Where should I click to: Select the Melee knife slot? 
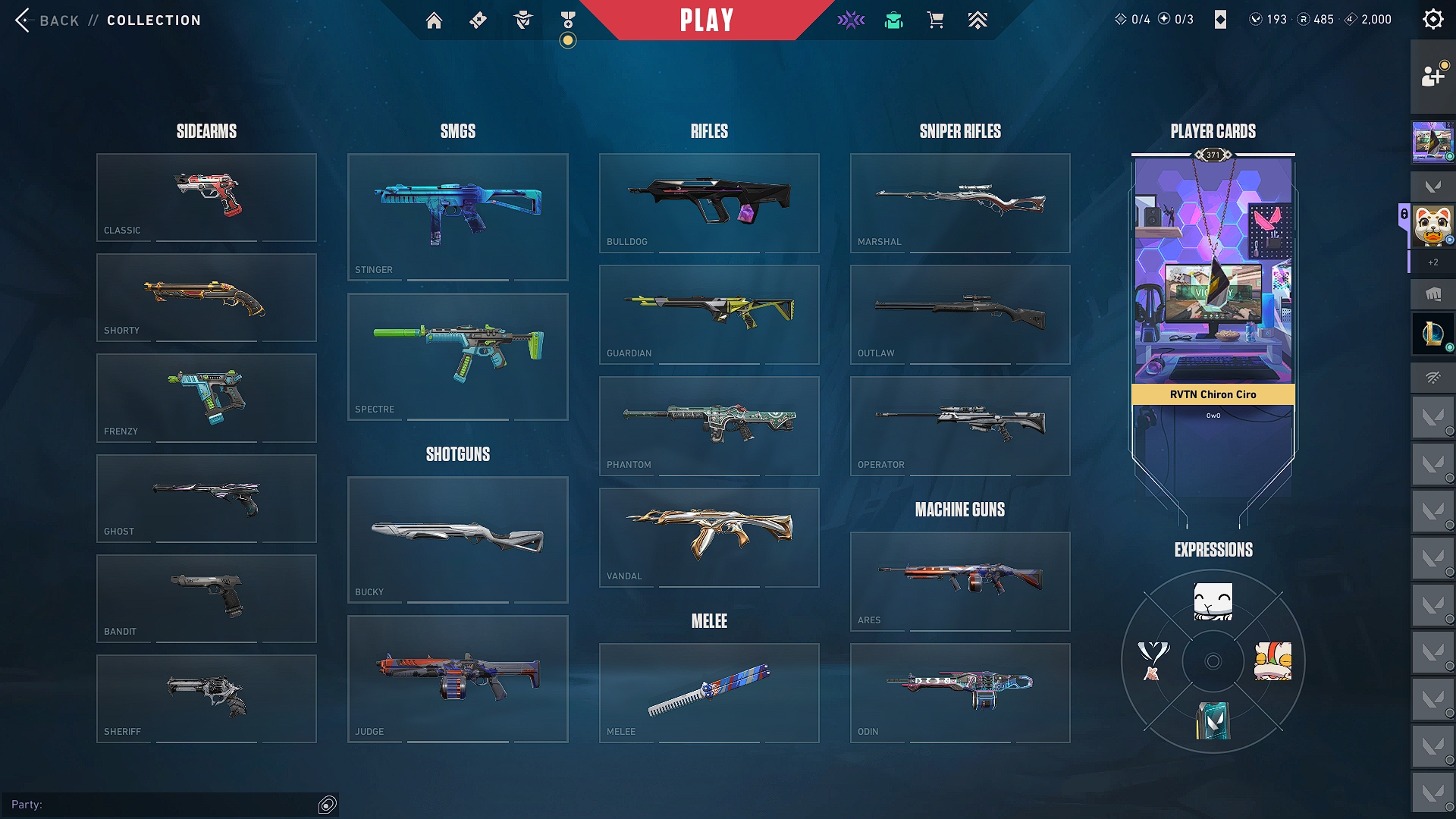tap(709, 692)
